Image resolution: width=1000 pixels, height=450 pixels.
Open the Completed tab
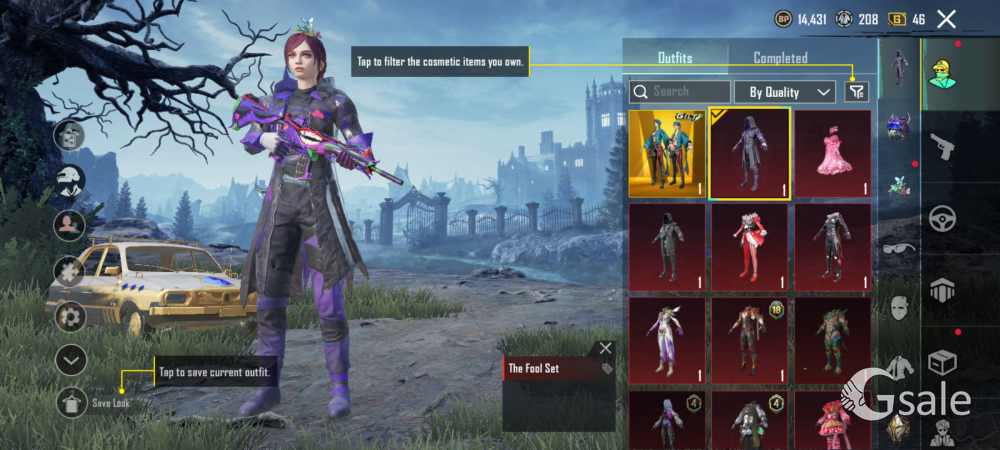point(780,58)
